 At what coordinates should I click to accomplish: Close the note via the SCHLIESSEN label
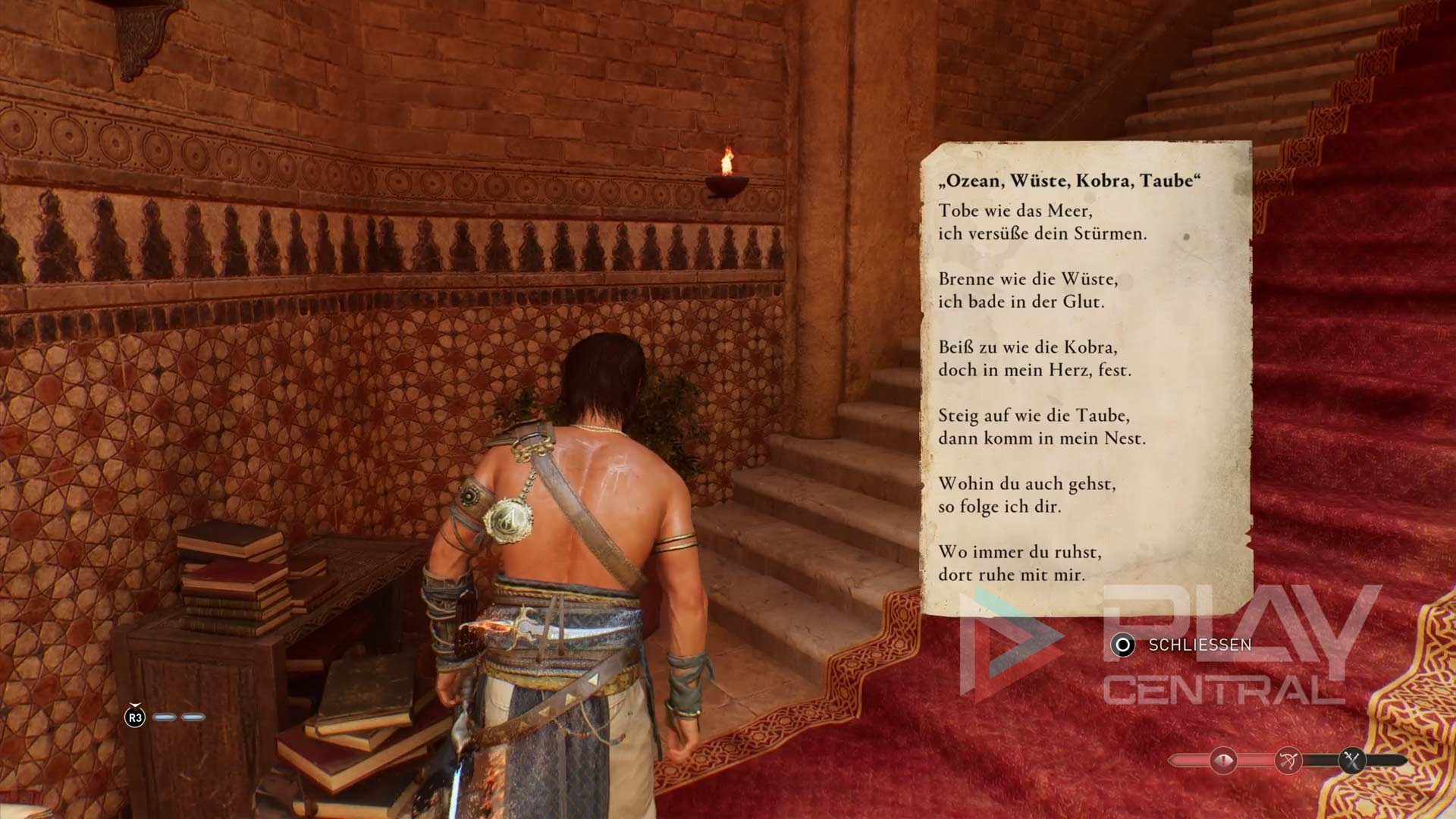point(1199,645)
